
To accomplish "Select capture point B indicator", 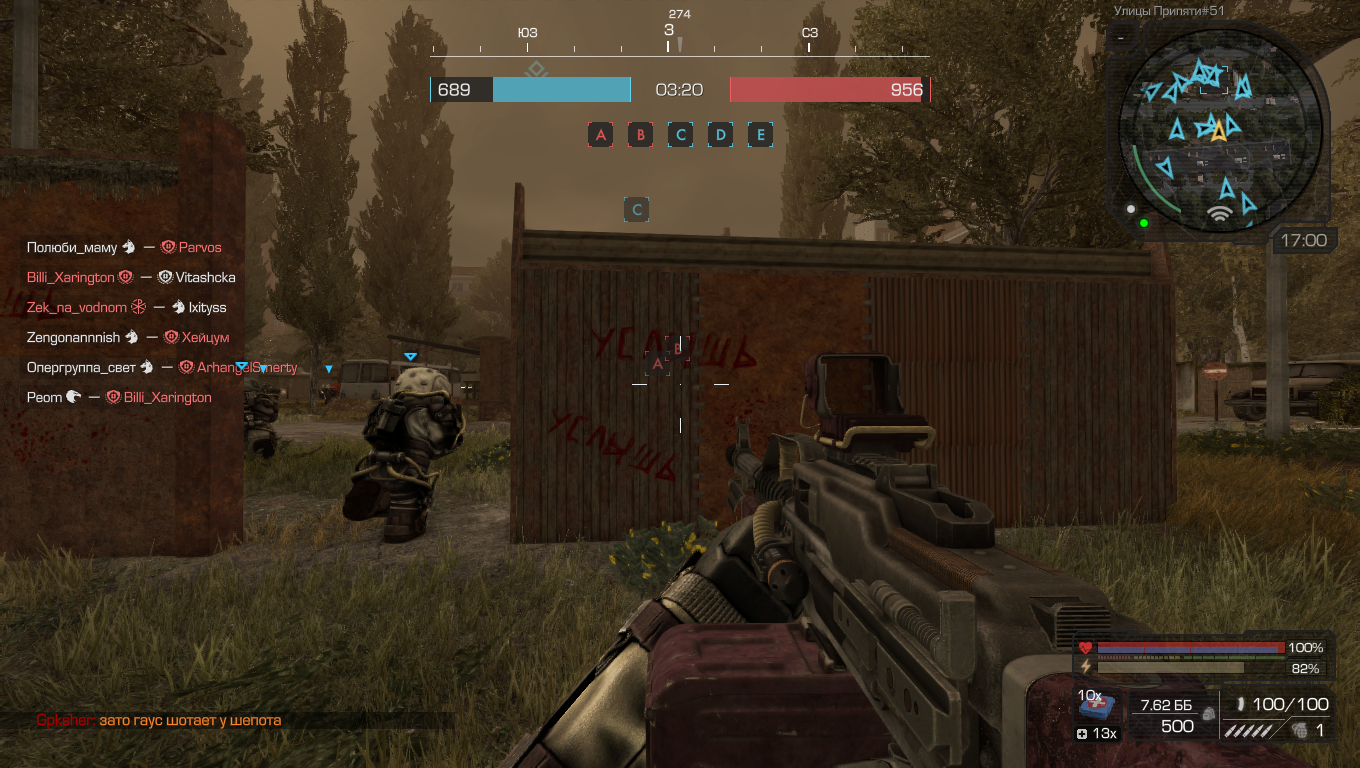I will pos(641,135).
